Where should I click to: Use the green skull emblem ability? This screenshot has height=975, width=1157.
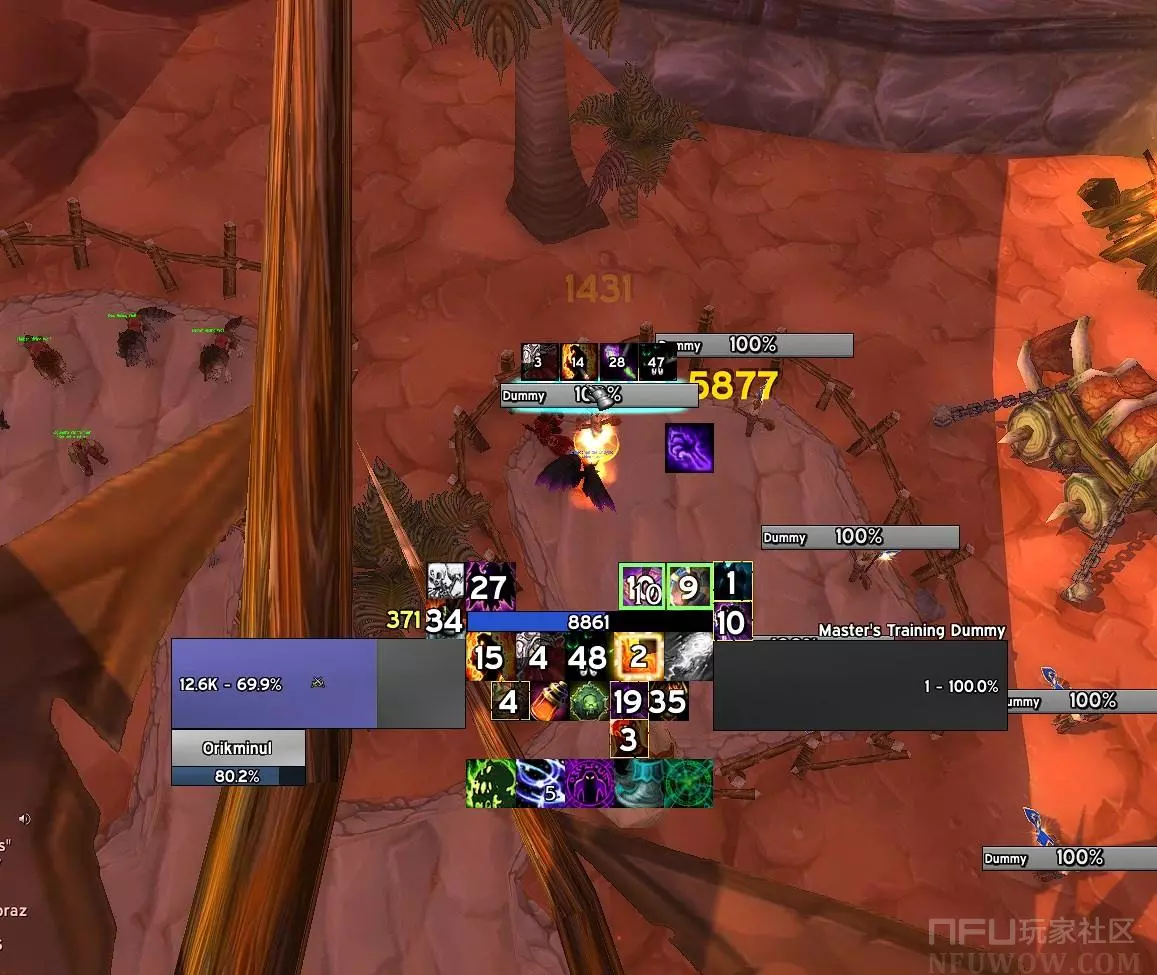pos(589,701)
